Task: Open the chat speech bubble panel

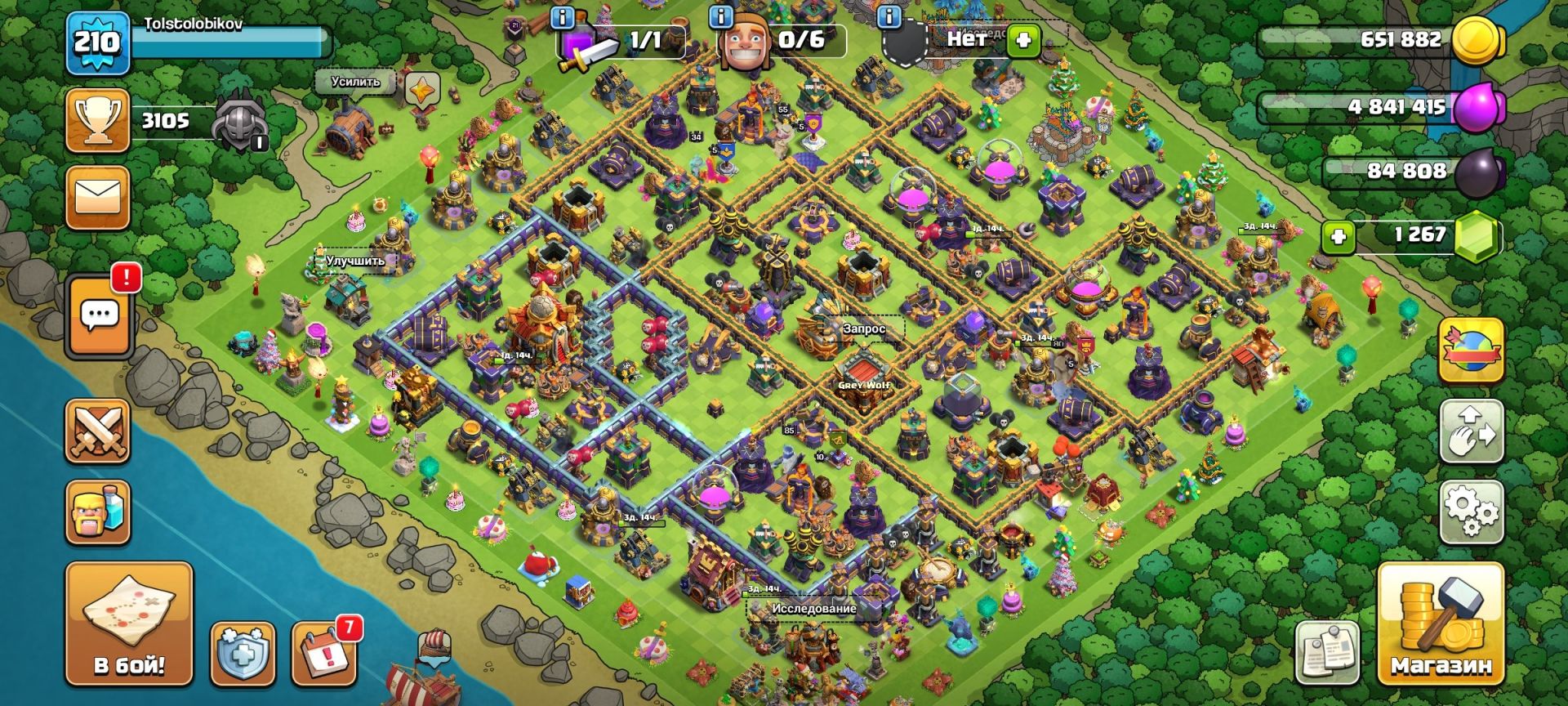Action: pos(100,315)
